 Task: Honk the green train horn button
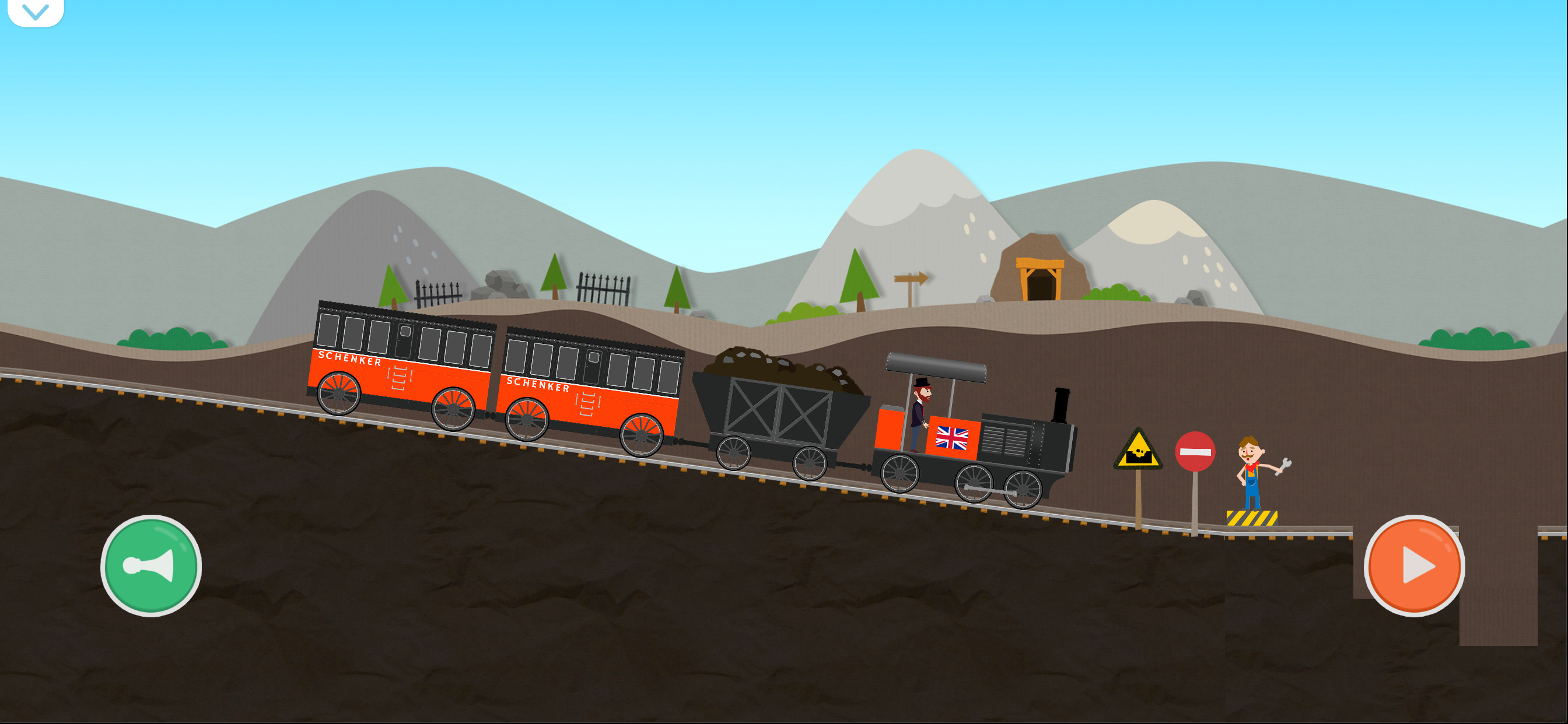150,565
